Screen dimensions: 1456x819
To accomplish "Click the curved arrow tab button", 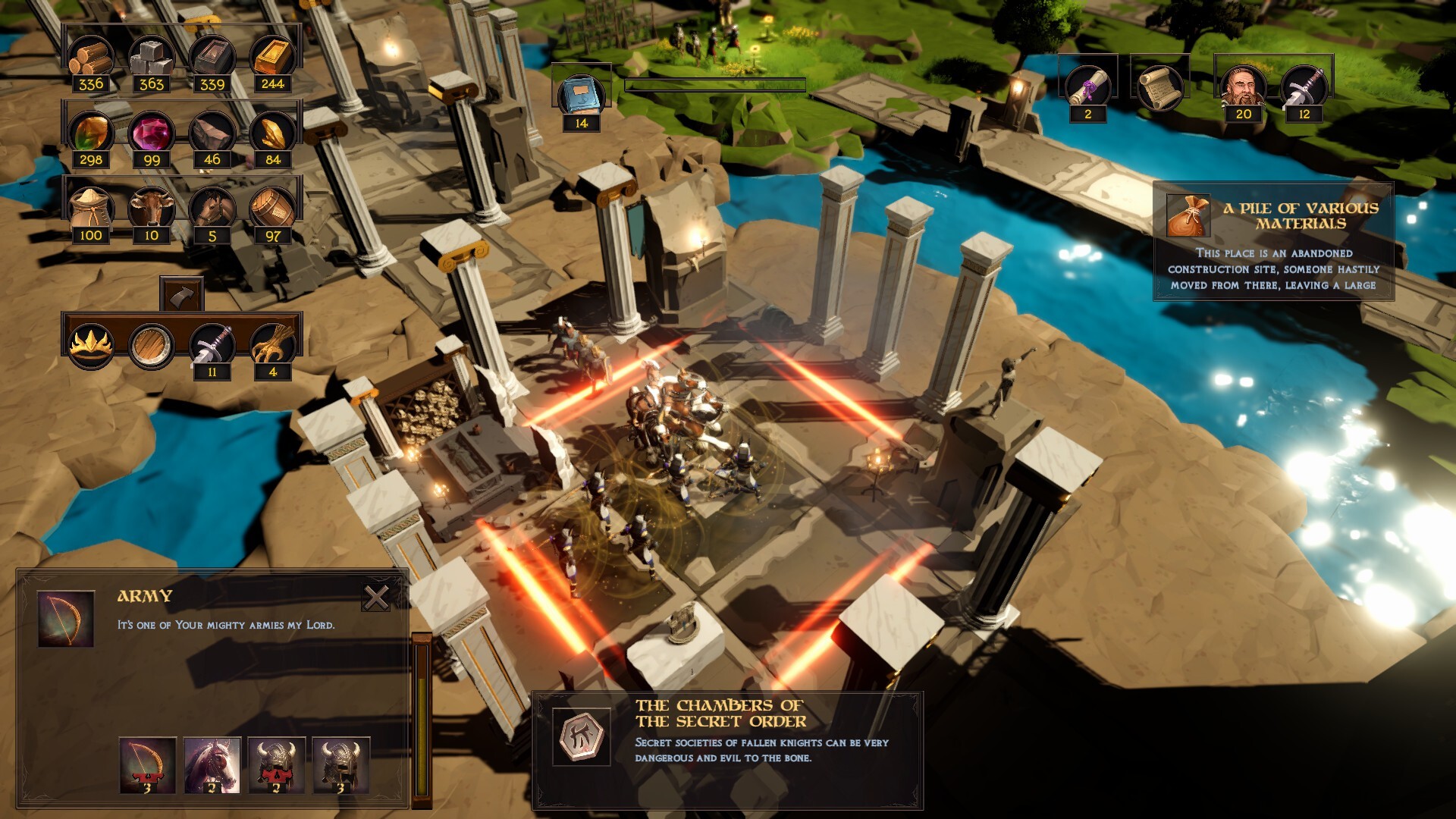I will point(182,294).
